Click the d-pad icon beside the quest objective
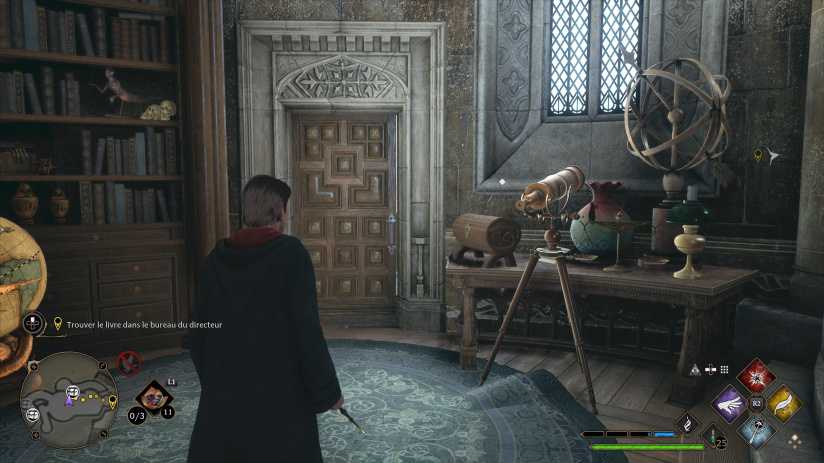Viewport: 824px width, 463px height. pyautogui.click(x=33, y=324)
